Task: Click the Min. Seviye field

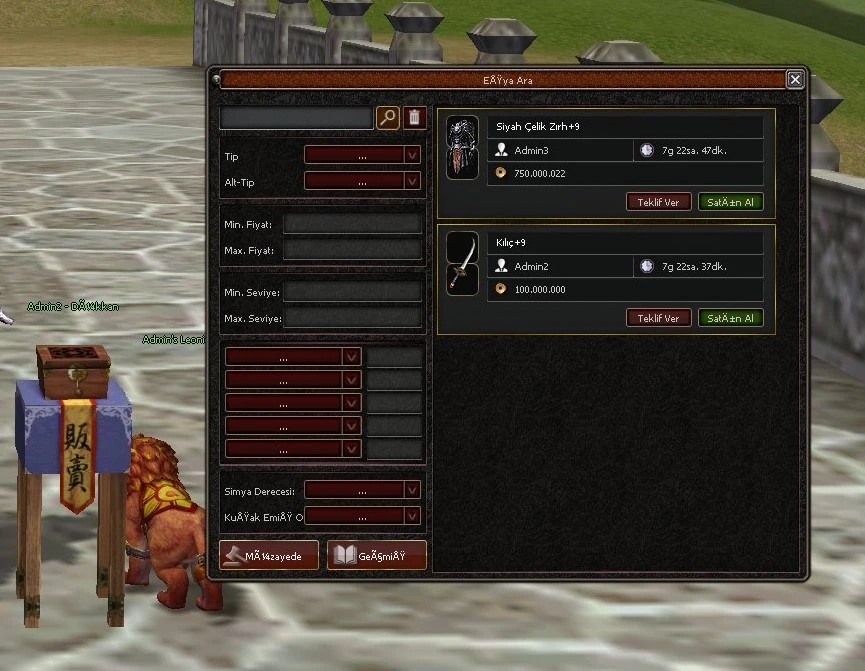Action: pos(352,292)
